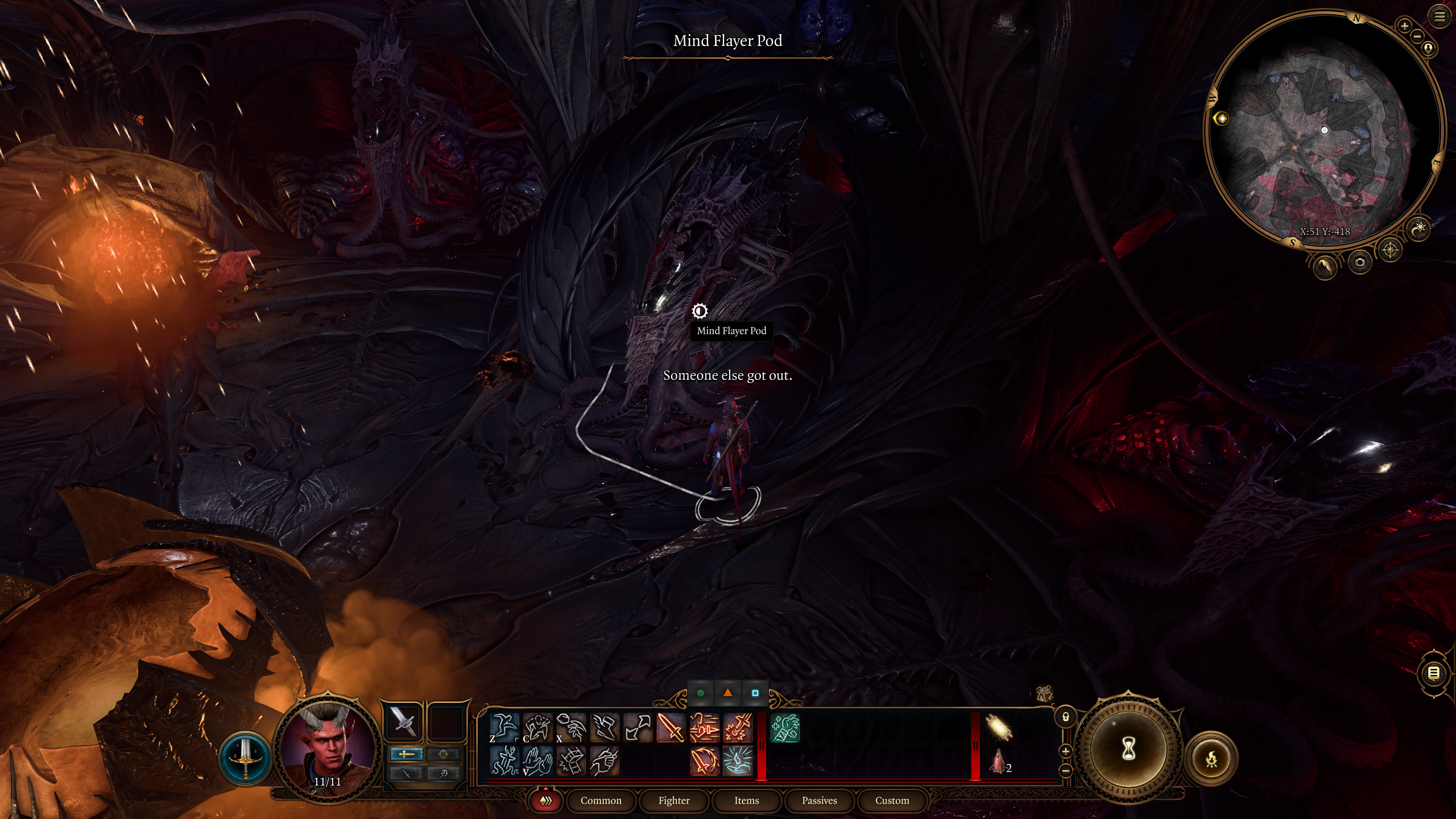This screenshot has width=1456, height=819.
Task: Switch to the Fighter hotbar tab
Action: click(674, 801)
